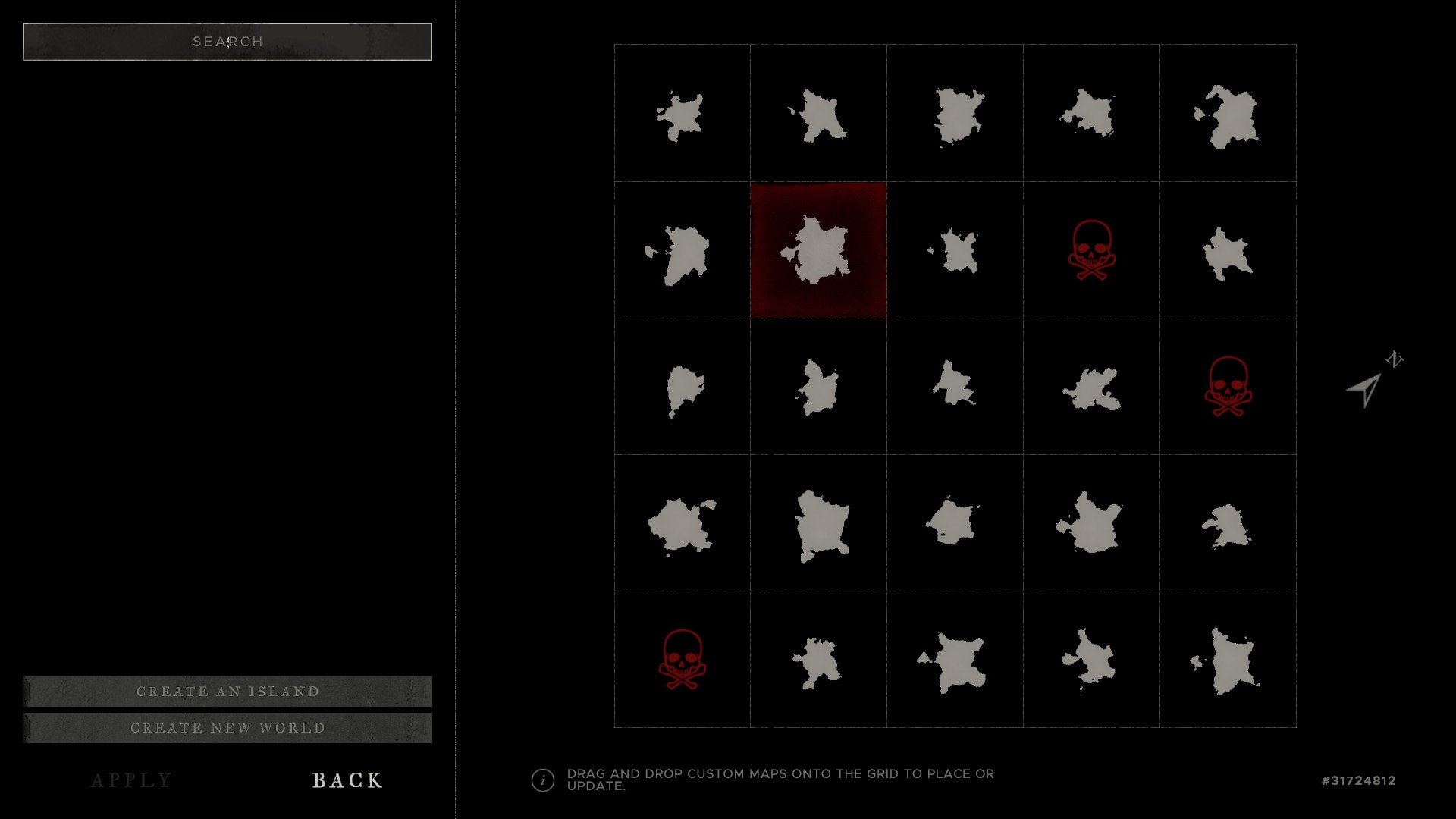Click the info icon beside the hint
The image size is (1456, 819).
click(543, 780)
